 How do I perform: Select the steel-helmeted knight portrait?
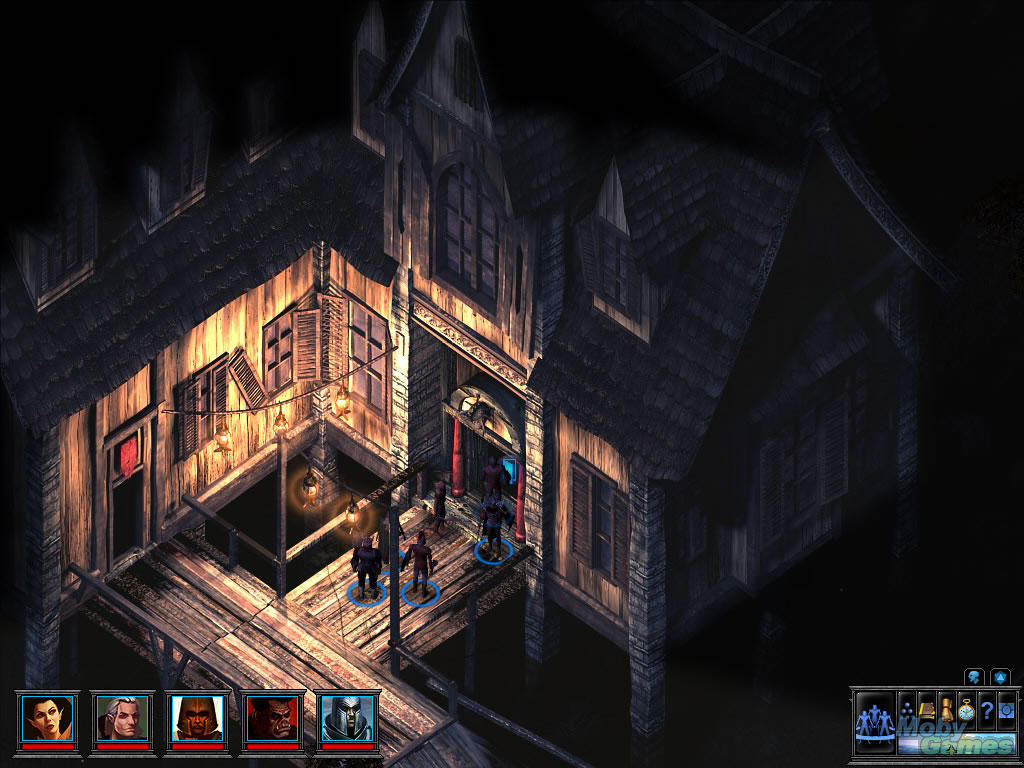coord(349,716)
